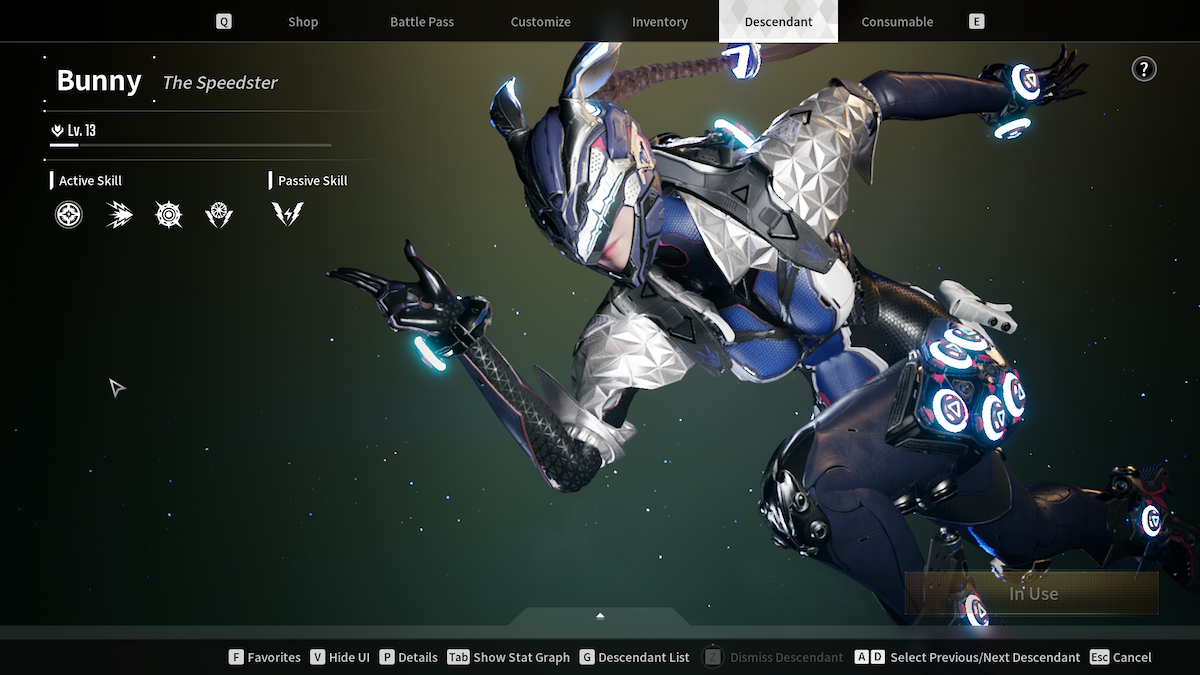This screenshot has height=675, width=1200.
Task: Show the Stat Graph
Action: pyautogui.click(x=509, y=657)
